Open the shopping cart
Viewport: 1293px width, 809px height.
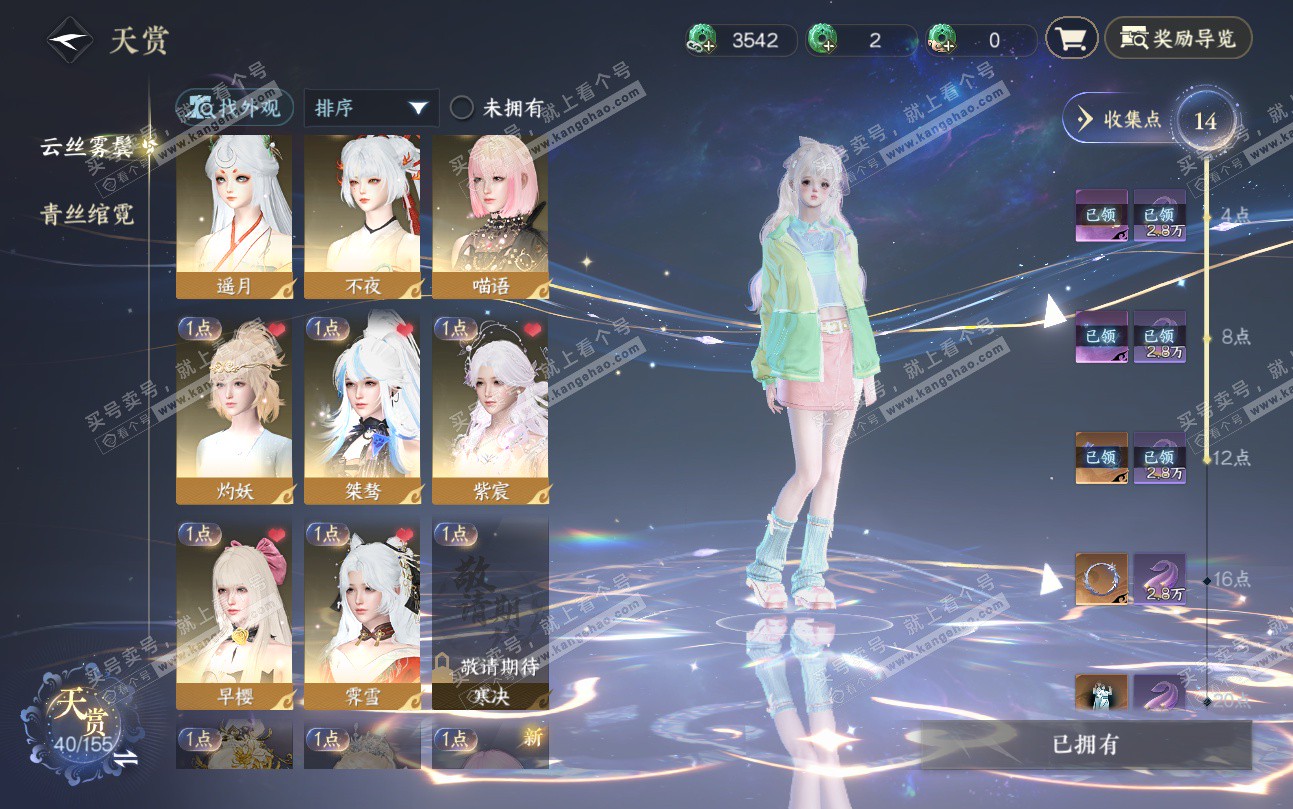1071,39
